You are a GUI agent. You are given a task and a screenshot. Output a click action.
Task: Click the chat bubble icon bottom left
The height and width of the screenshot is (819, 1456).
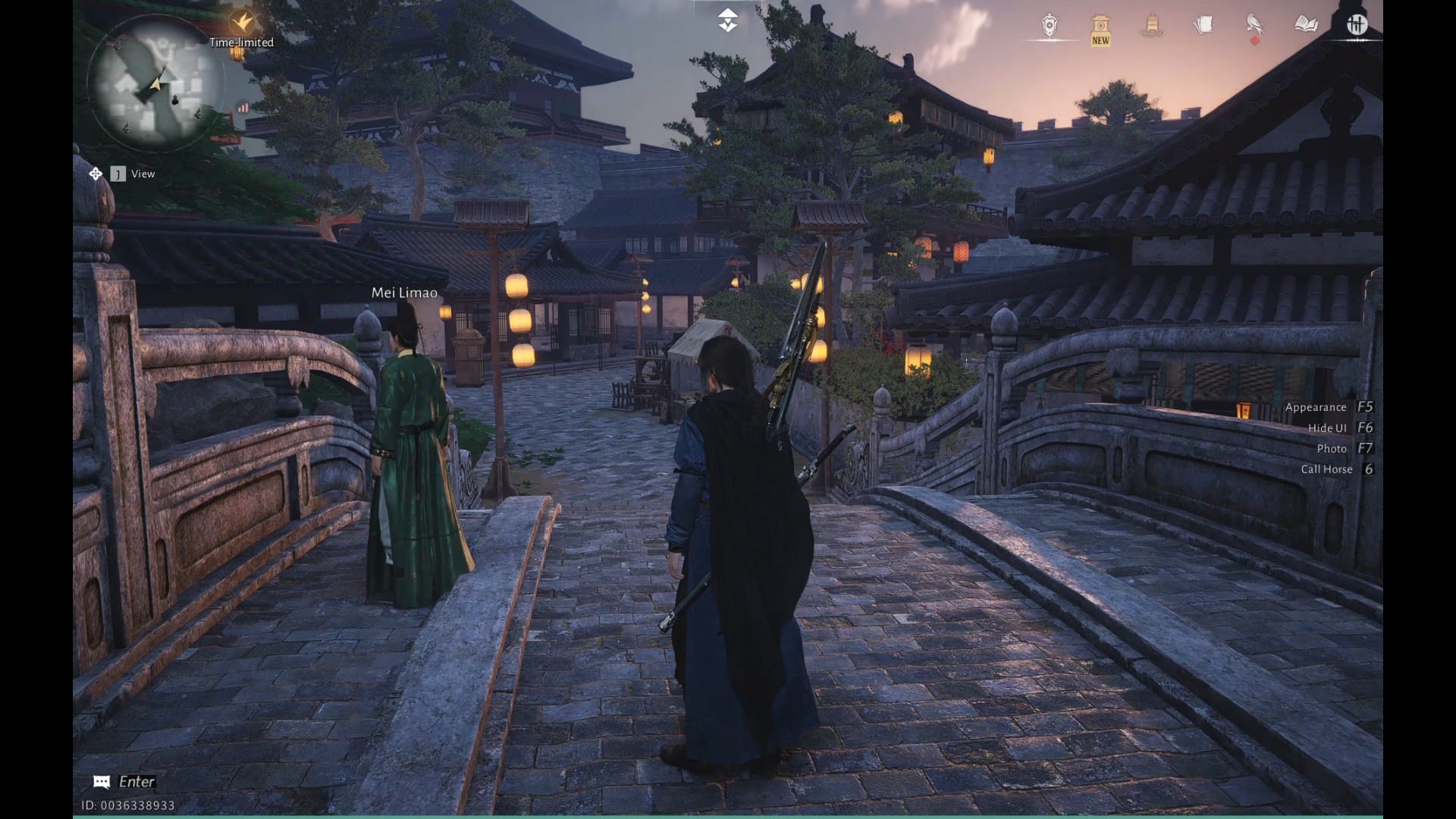click(x=101, y=780)
